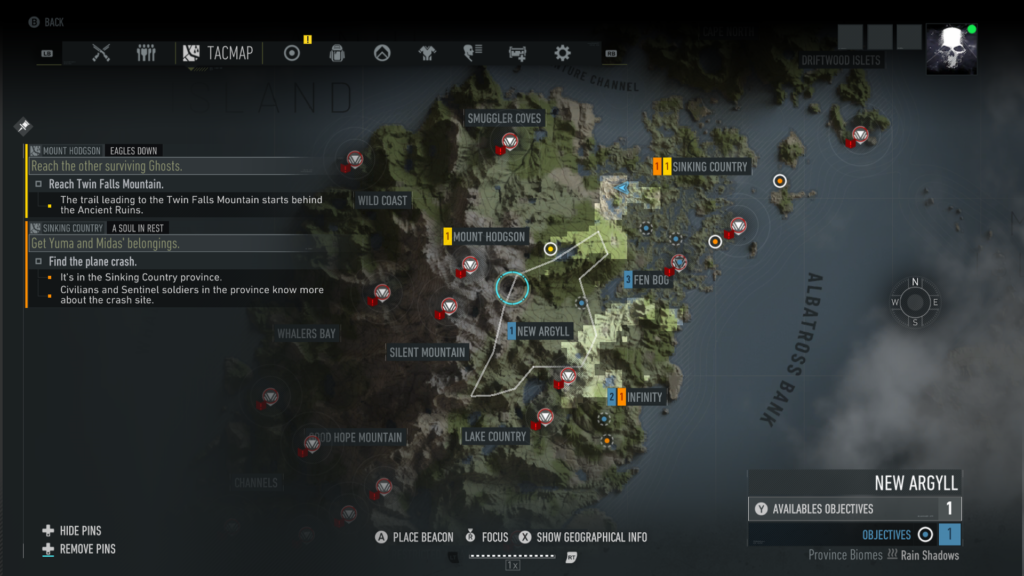Open the crossed weapons loadout tab
The height and width of the screenshot is (576, 1024).
click(x=100, y=53)
